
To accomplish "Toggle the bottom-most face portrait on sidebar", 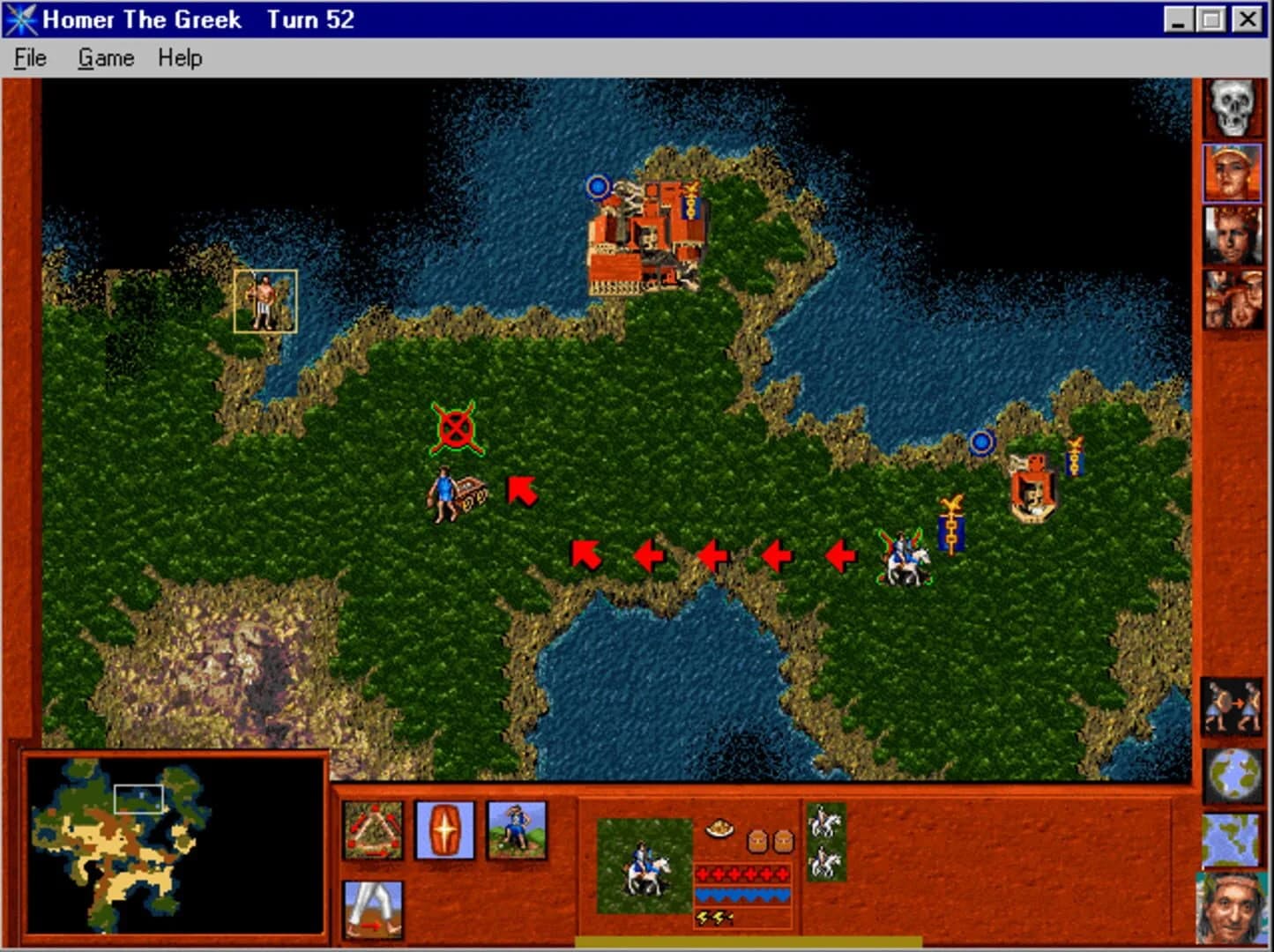I will (x=1232, y=908).
